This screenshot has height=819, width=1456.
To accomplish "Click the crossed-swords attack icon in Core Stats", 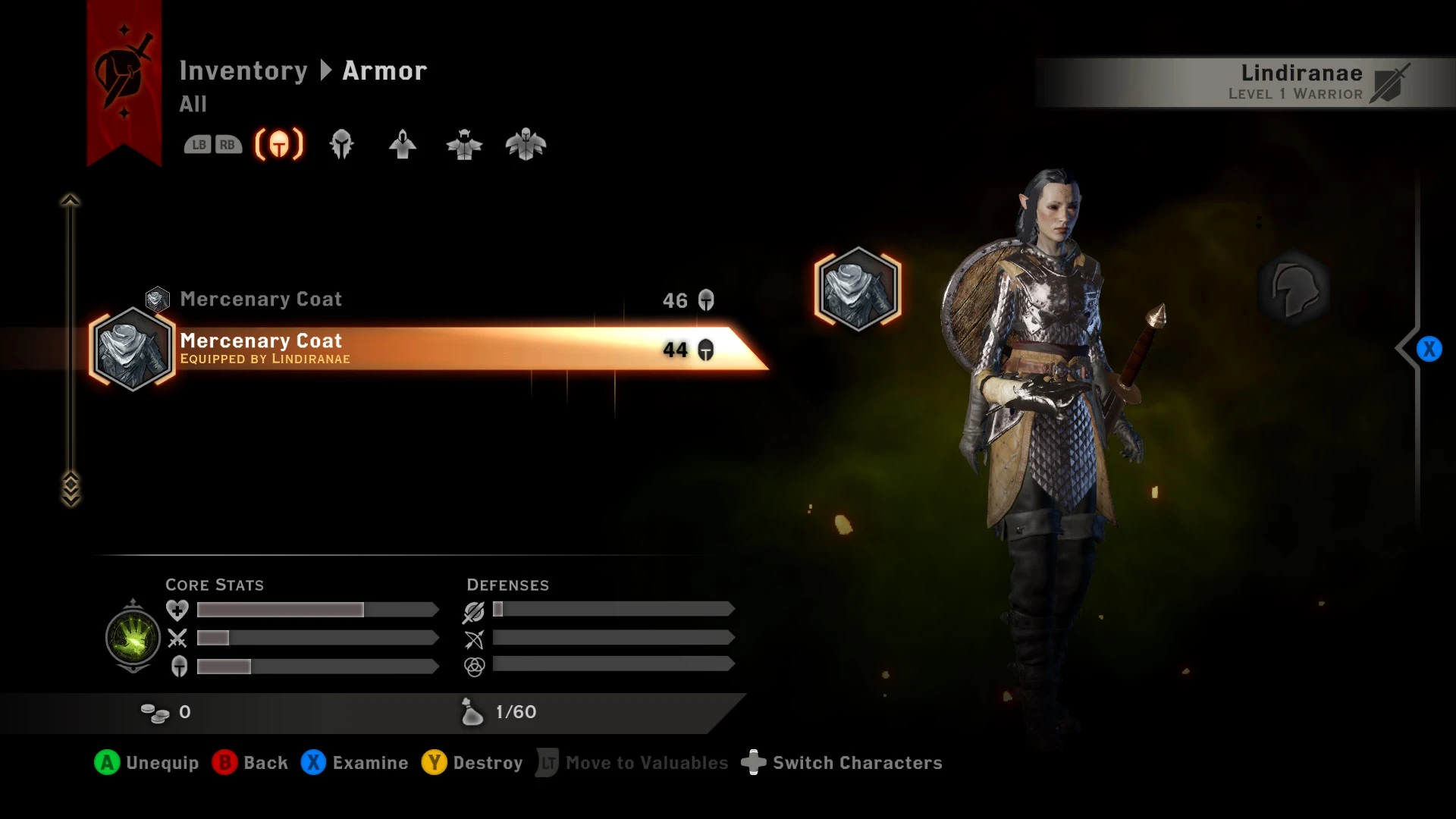I will (176, 638).
